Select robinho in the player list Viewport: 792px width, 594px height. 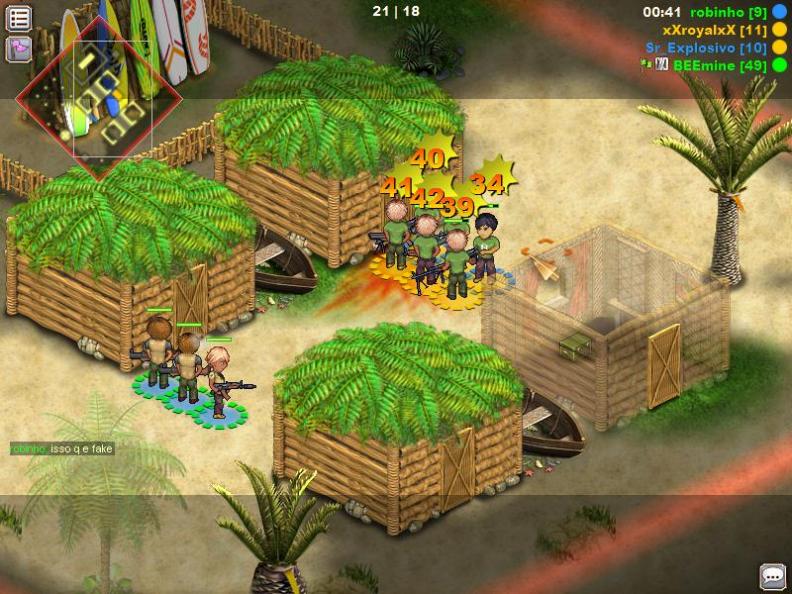pyautogui.click(x=727, y=12)
